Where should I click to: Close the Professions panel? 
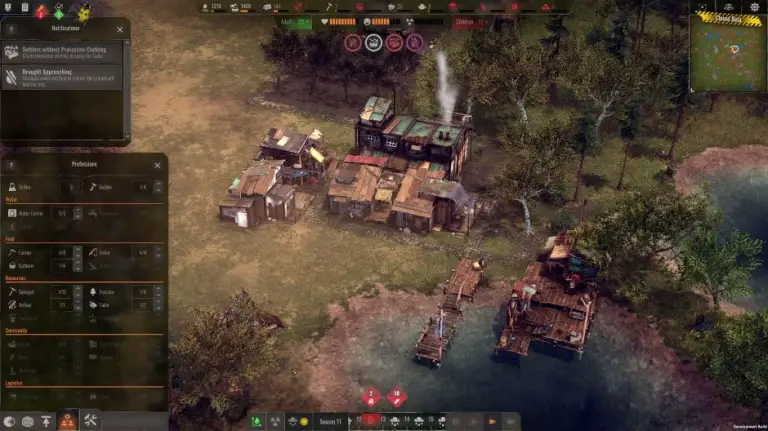click(x=157, y=165)
